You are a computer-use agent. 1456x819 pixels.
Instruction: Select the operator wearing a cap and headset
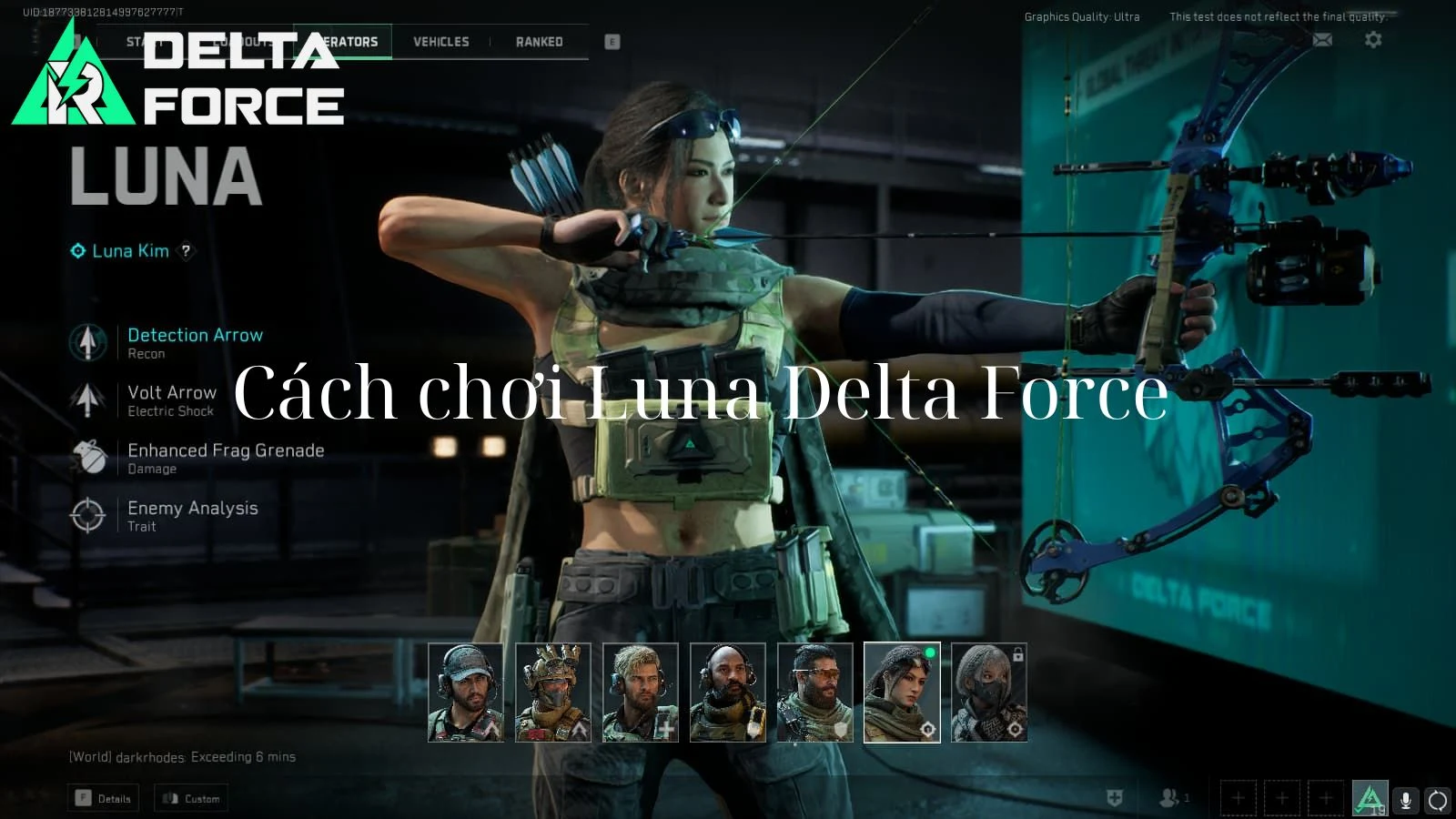tap(465, 693)
